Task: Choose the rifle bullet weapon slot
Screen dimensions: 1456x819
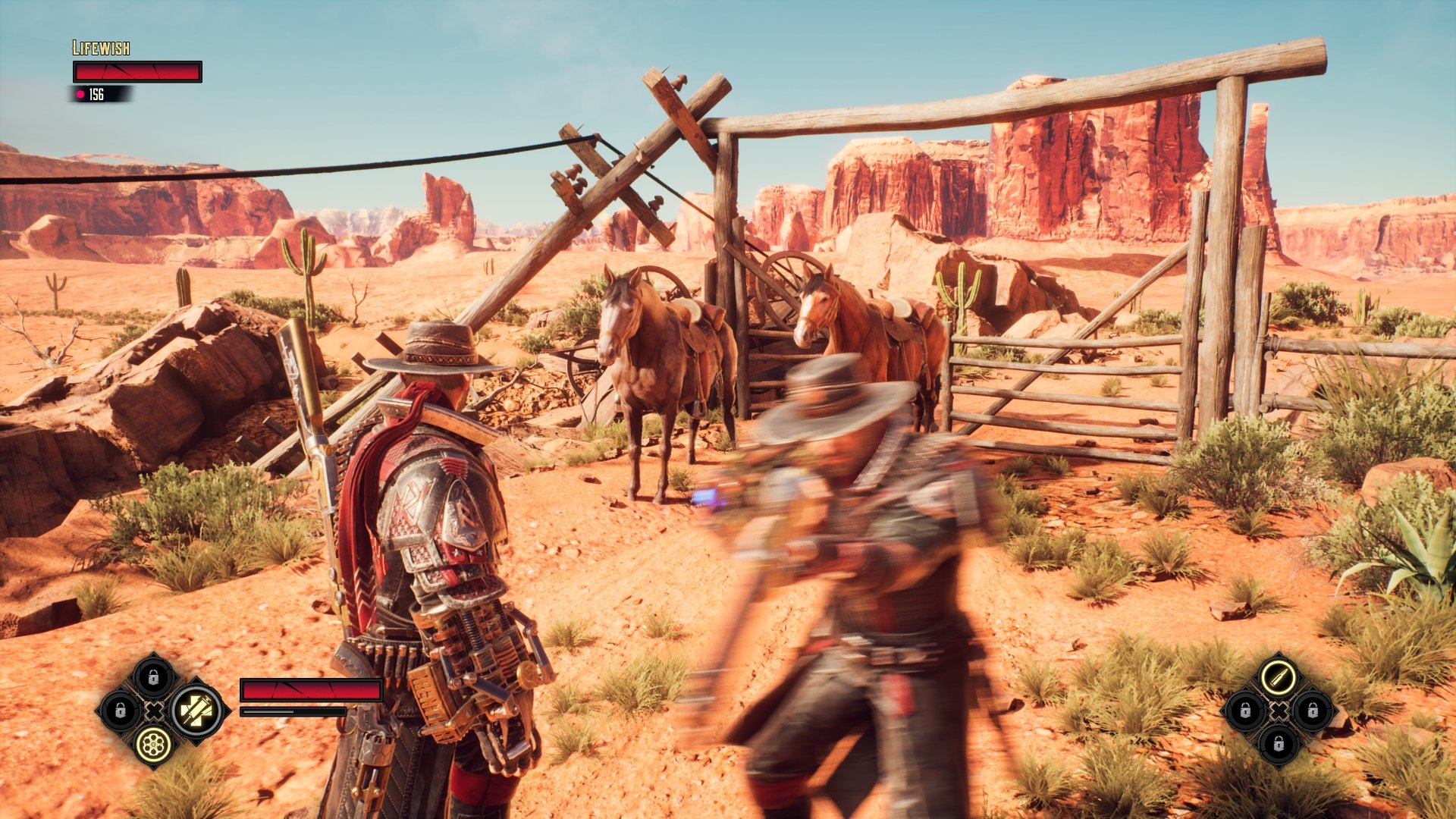Action: coord(1279,677)
